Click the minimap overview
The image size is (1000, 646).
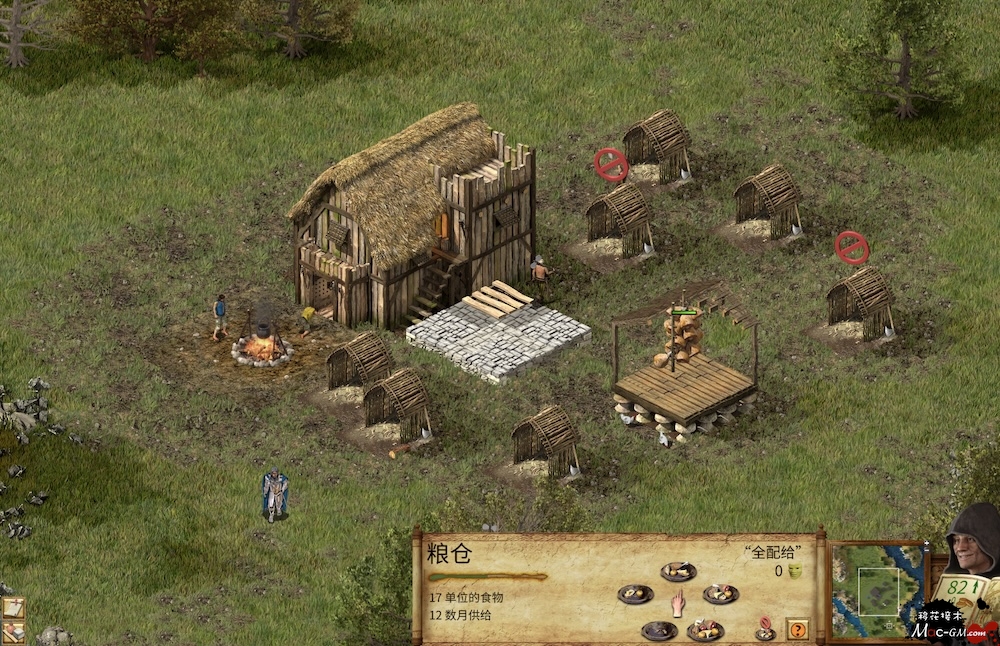pos(876,590)
